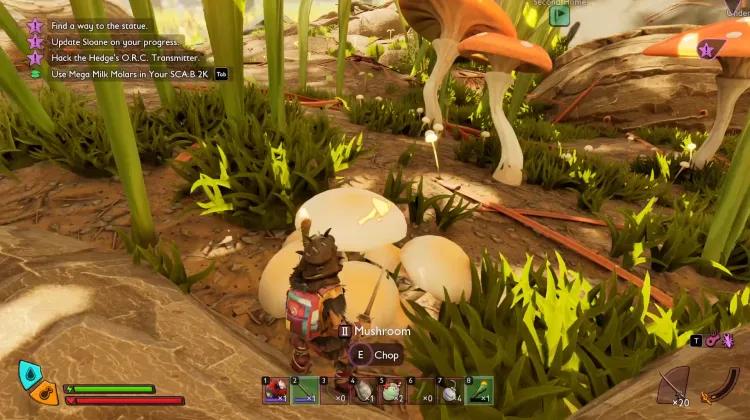Click the blue water droplet thirst icon

pyautogui.click(x=30, y=375)
